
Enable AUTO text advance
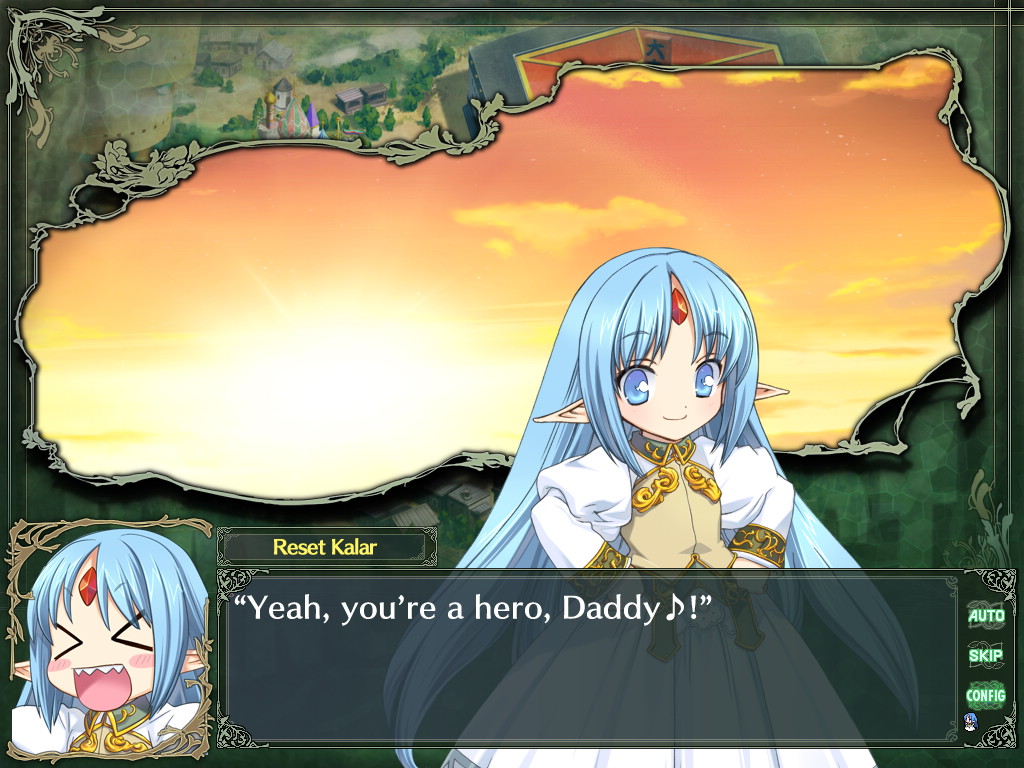pyautogui.click(x=985, y=616)
